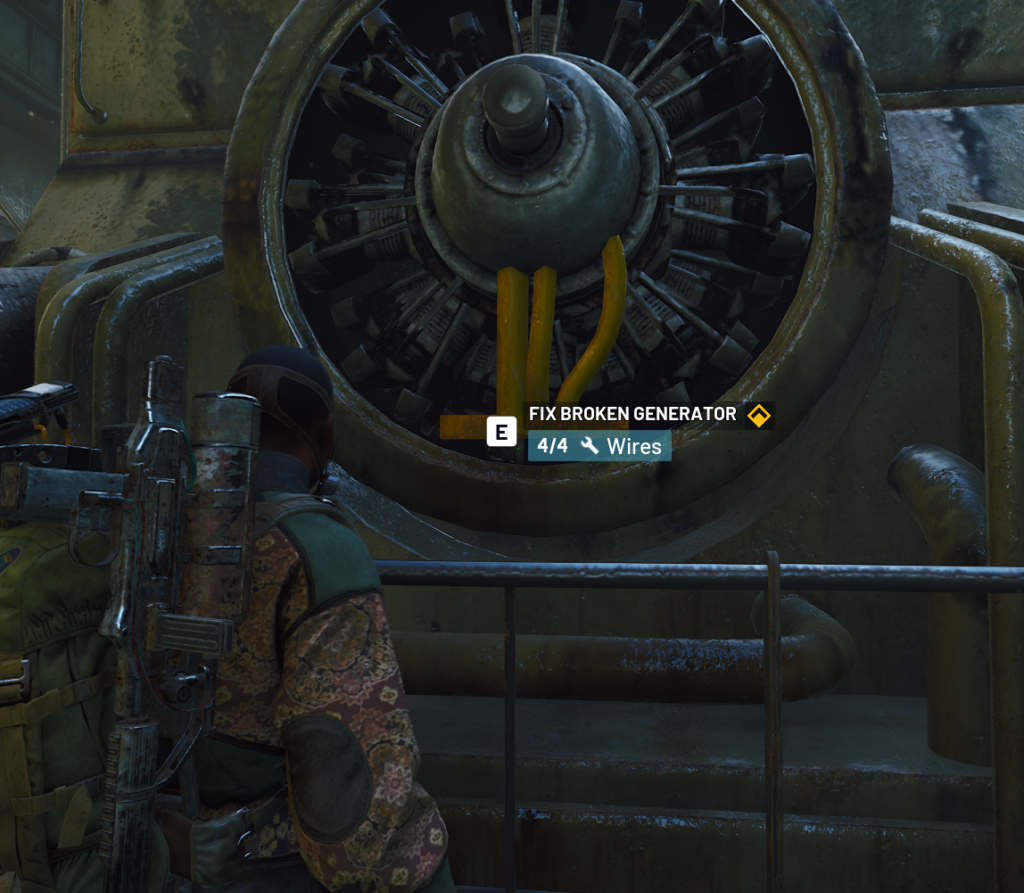Click the yellow diamond objective marker icon
1024x893 pixels.
[759, 415]
